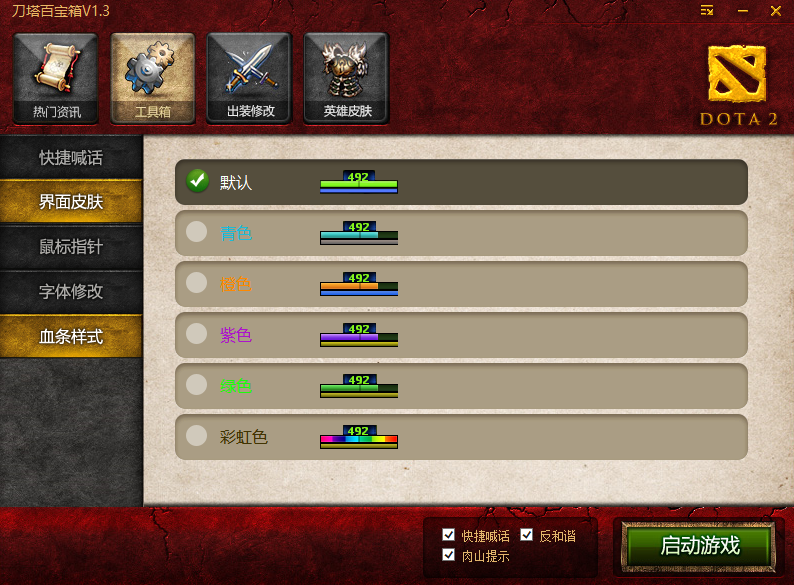
Task: Open the 界面皮肤 interface skin section
Action: coord(71,202)
